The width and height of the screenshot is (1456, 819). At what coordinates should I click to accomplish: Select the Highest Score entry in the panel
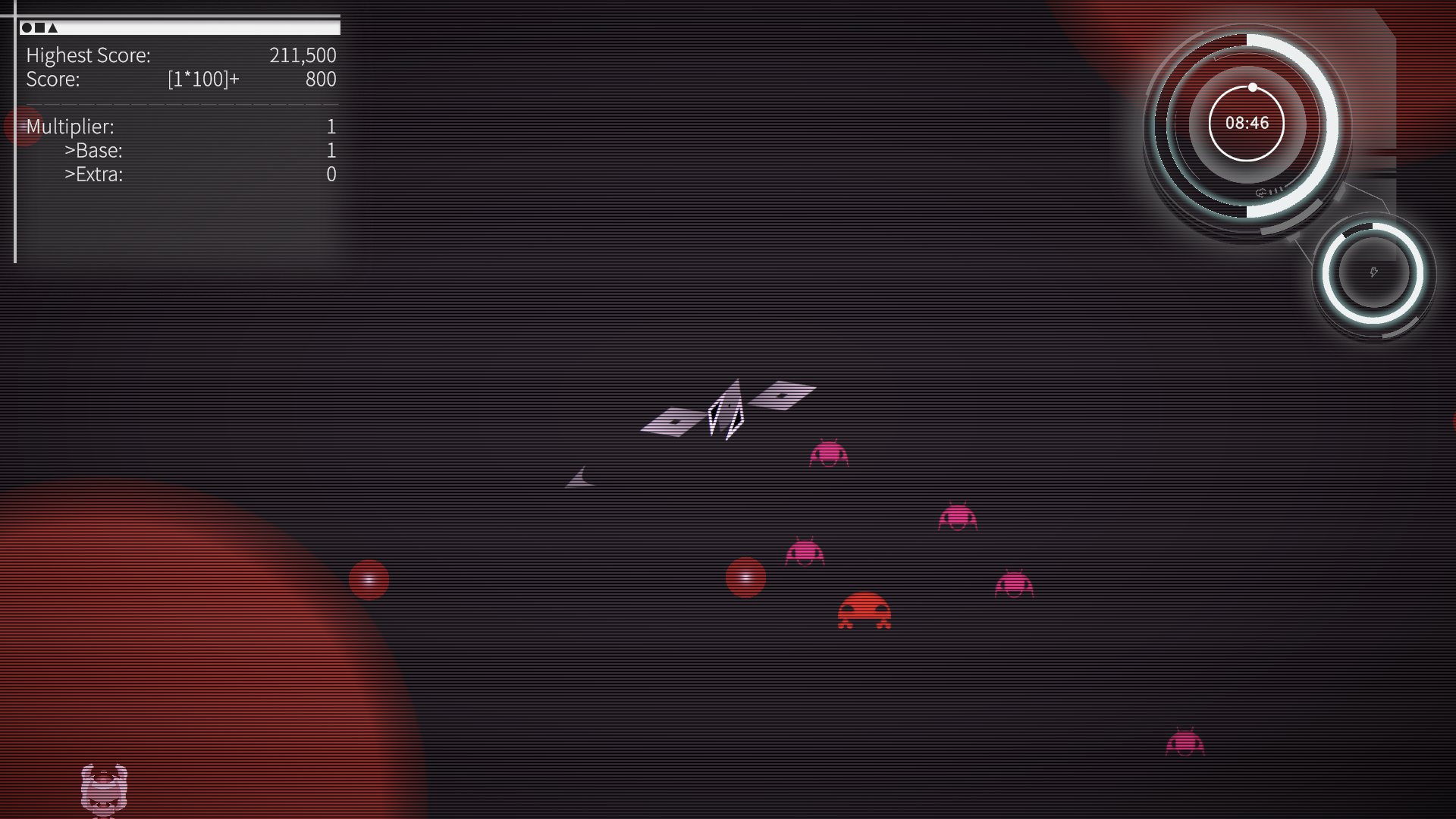pos(88,55)
